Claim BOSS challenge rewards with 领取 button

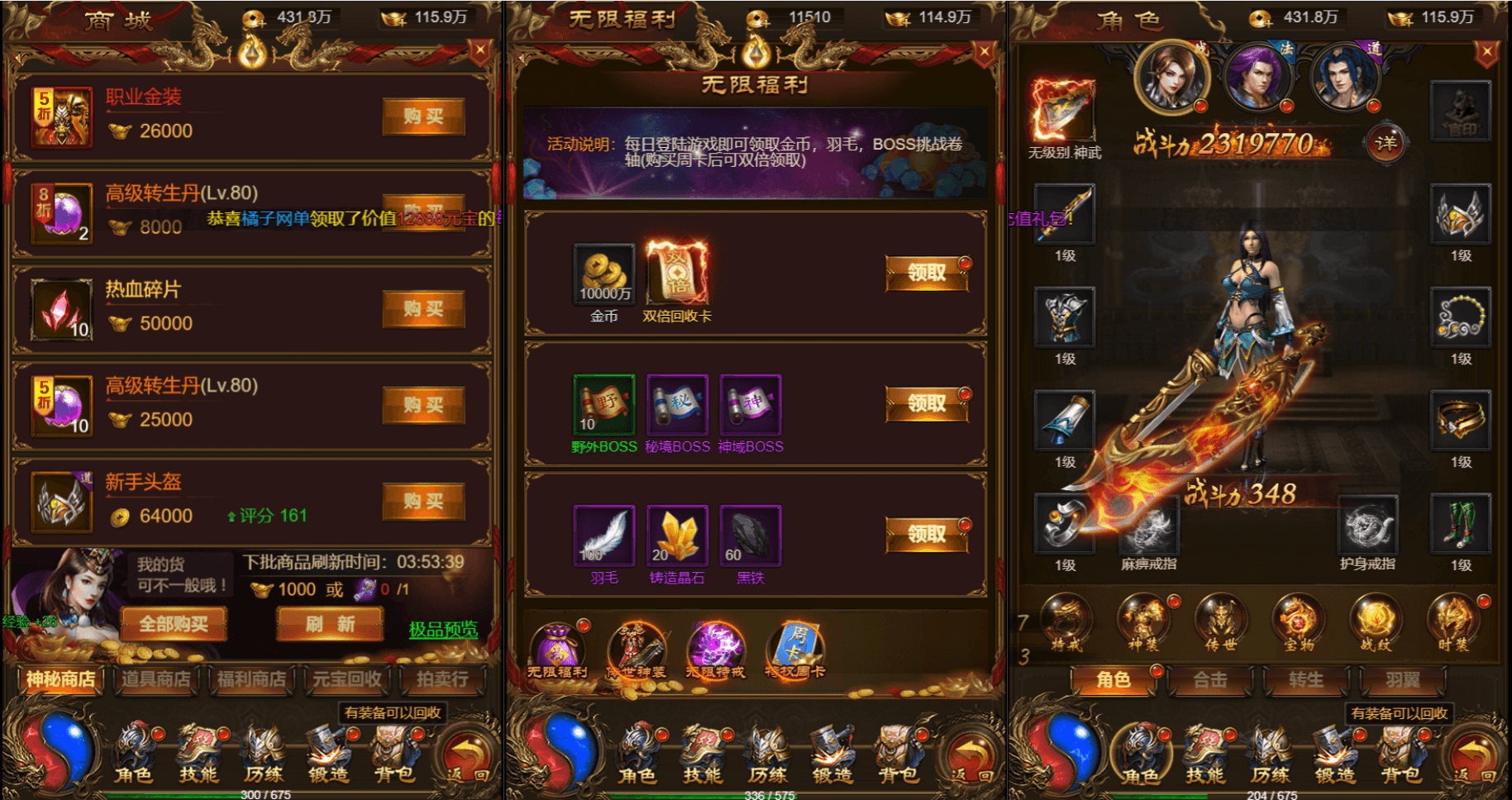pyautogui.click(x=928, y=404)
